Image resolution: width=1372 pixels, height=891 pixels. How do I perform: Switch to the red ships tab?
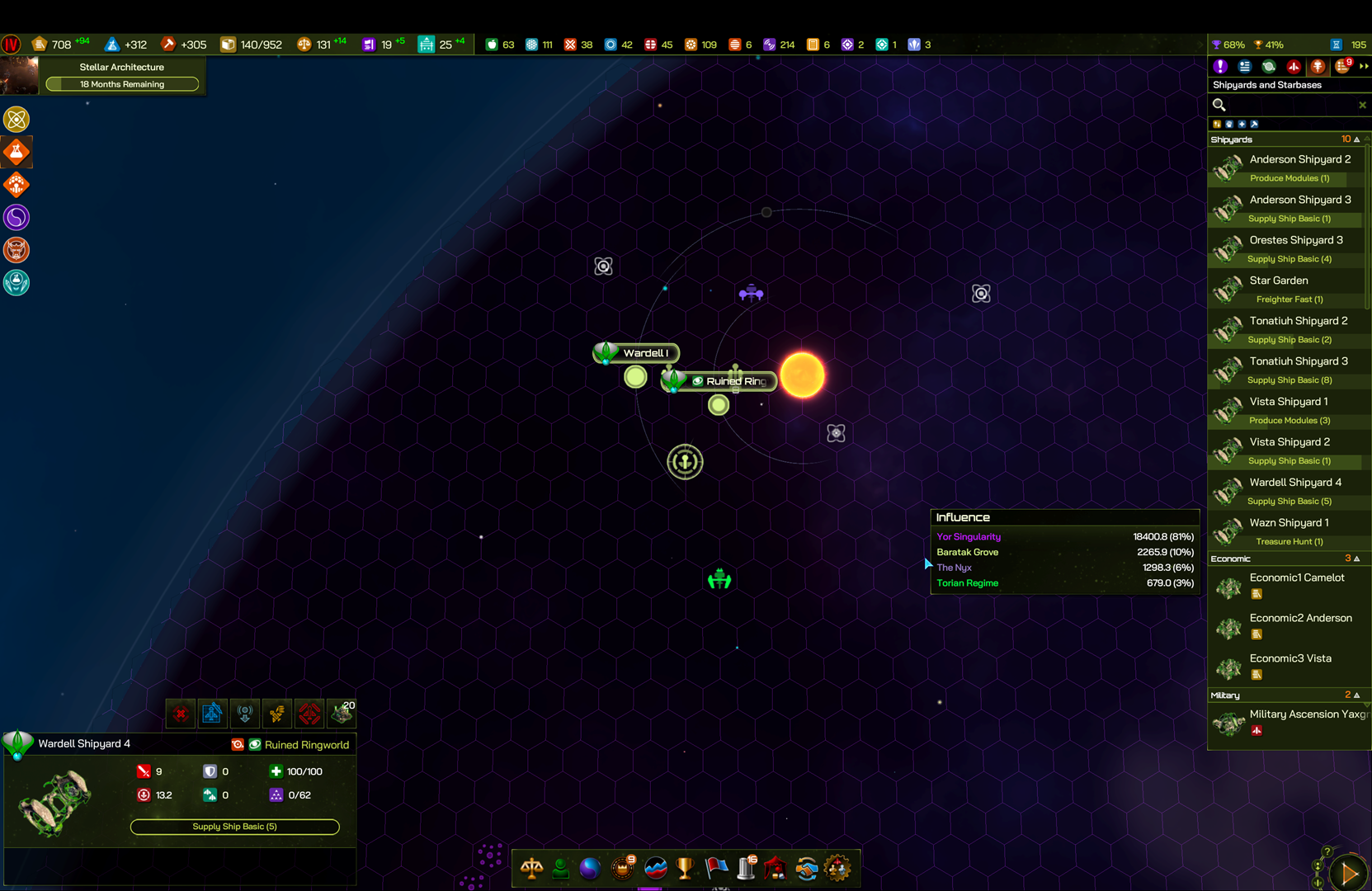tap(1294, 67)
